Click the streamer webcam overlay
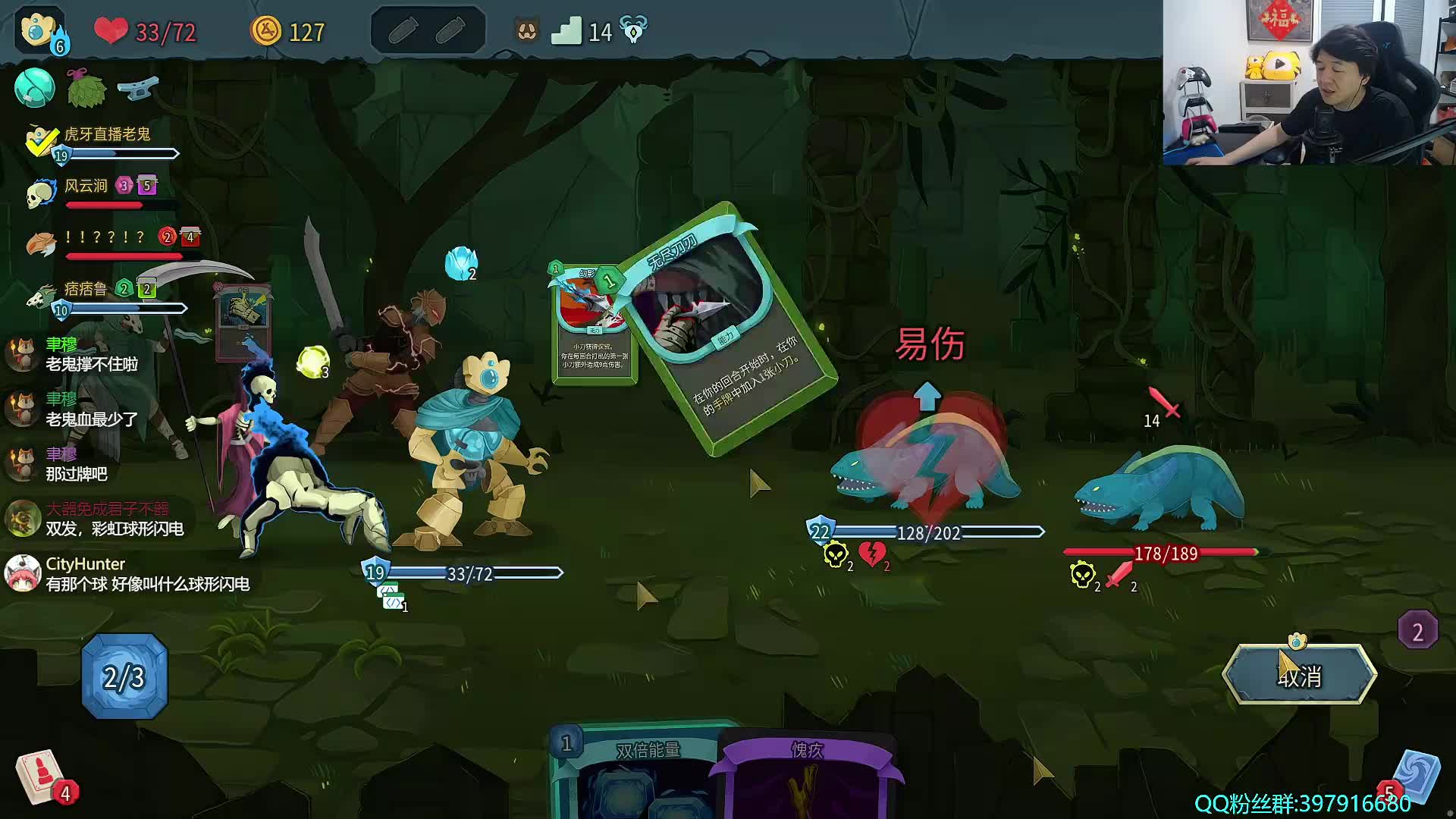The width and height of the screenshot is (1456, 819). tap(1309, 82)
